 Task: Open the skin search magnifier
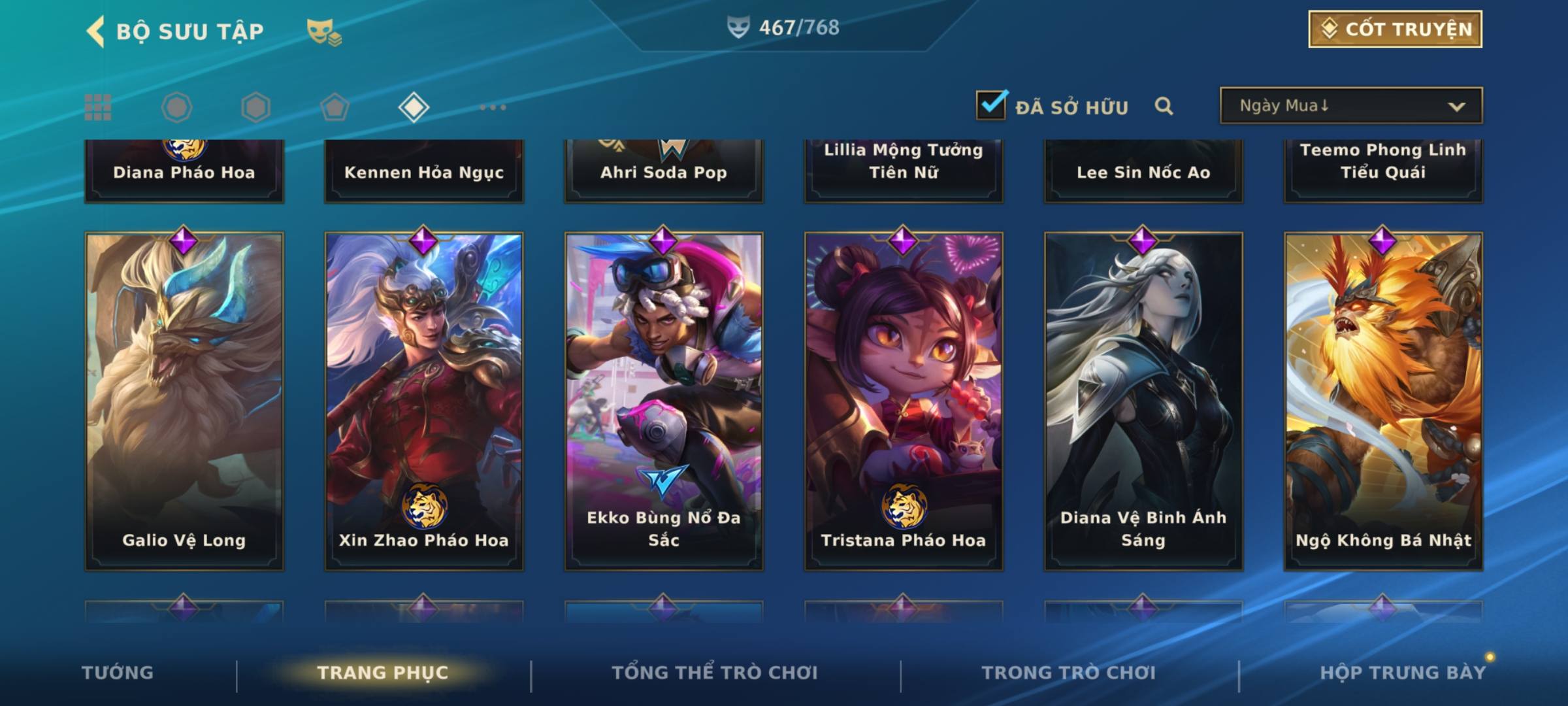tap(1164, 106)
